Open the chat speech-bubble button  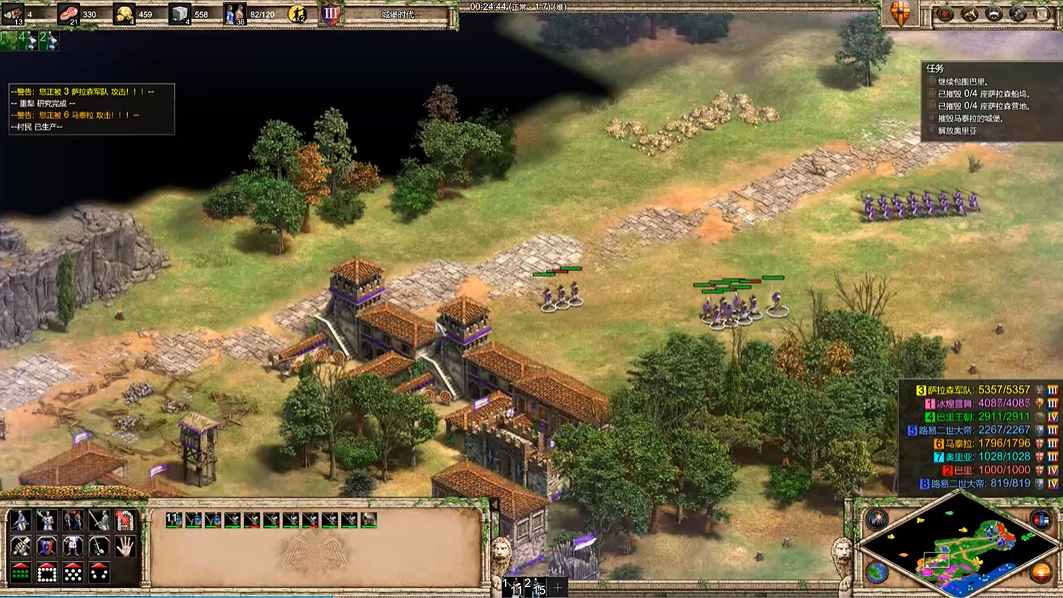click(1019, 14)
